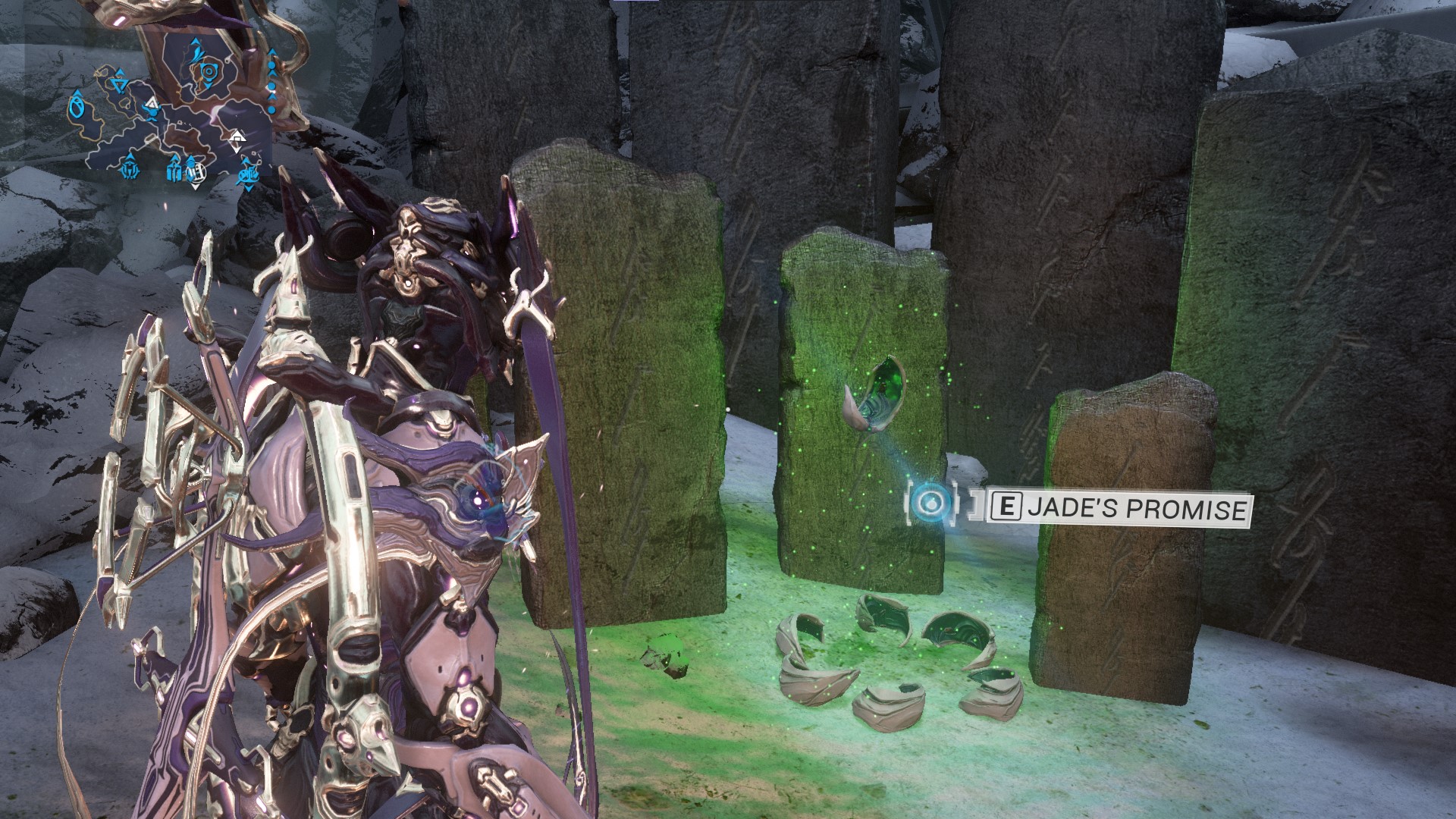Select the blue Jade's Promise interaction marker
Screen dimensions: 1456x819
click(x=927, y=501)
